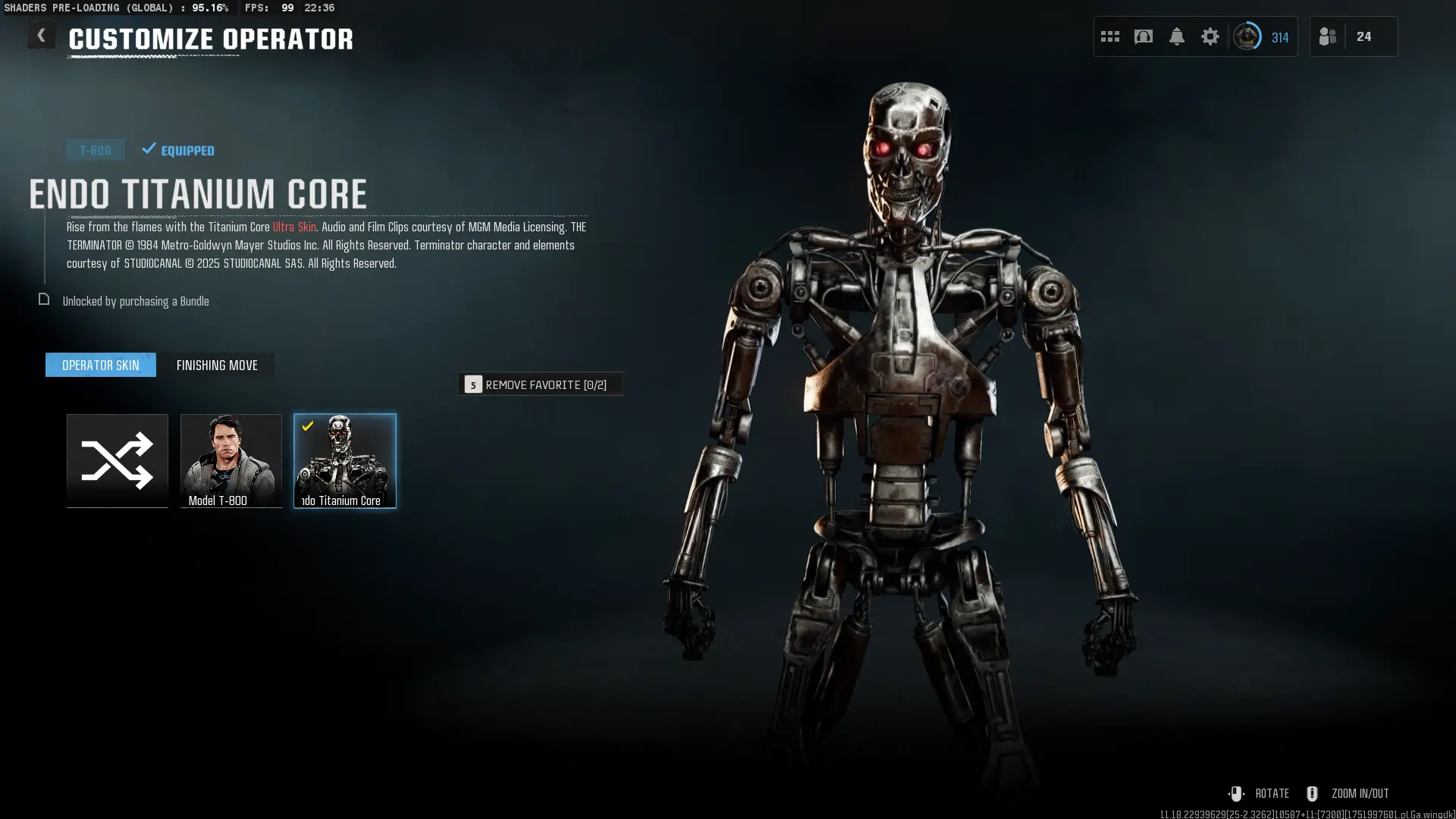Remove Endo Titanium Core from favorites
Viewport: 1456px width, 819px height.
(x=541, y=384)
